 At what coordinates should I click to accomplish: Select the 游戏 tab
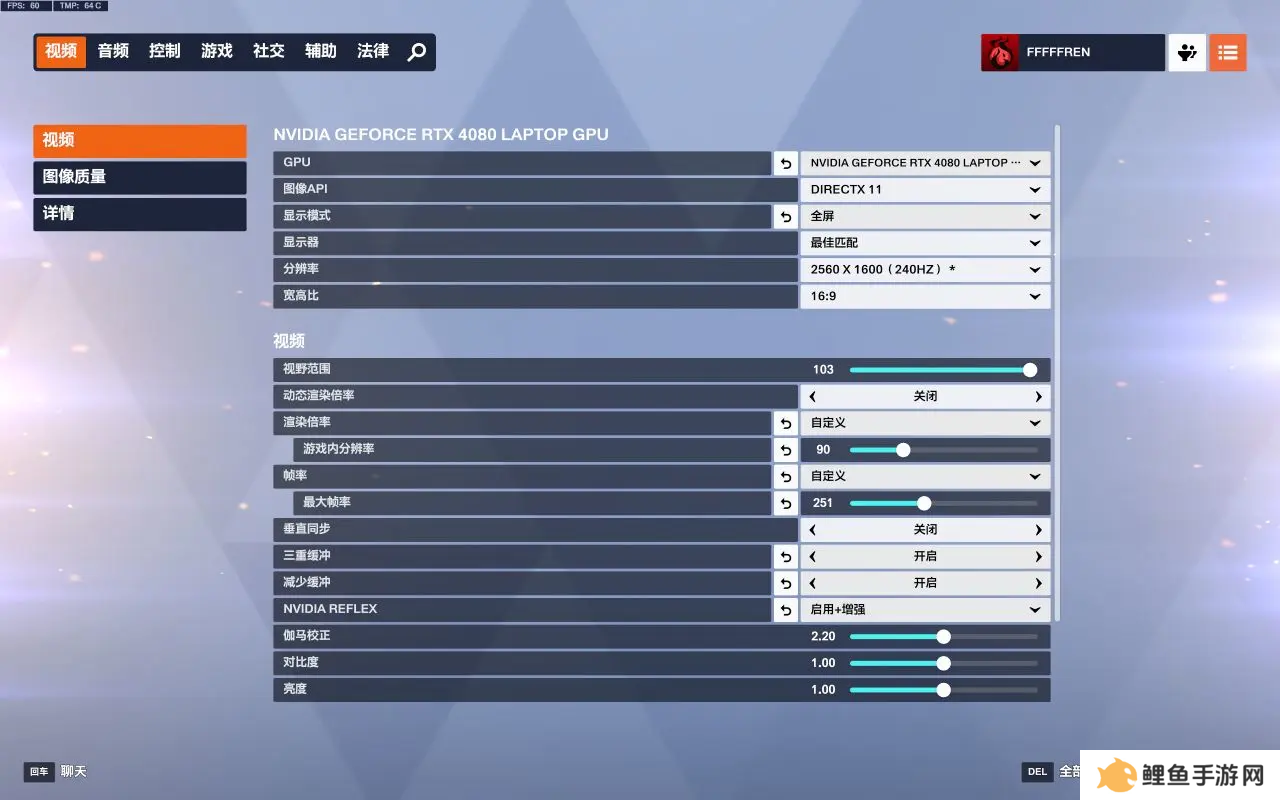click(x=217, y=51)
